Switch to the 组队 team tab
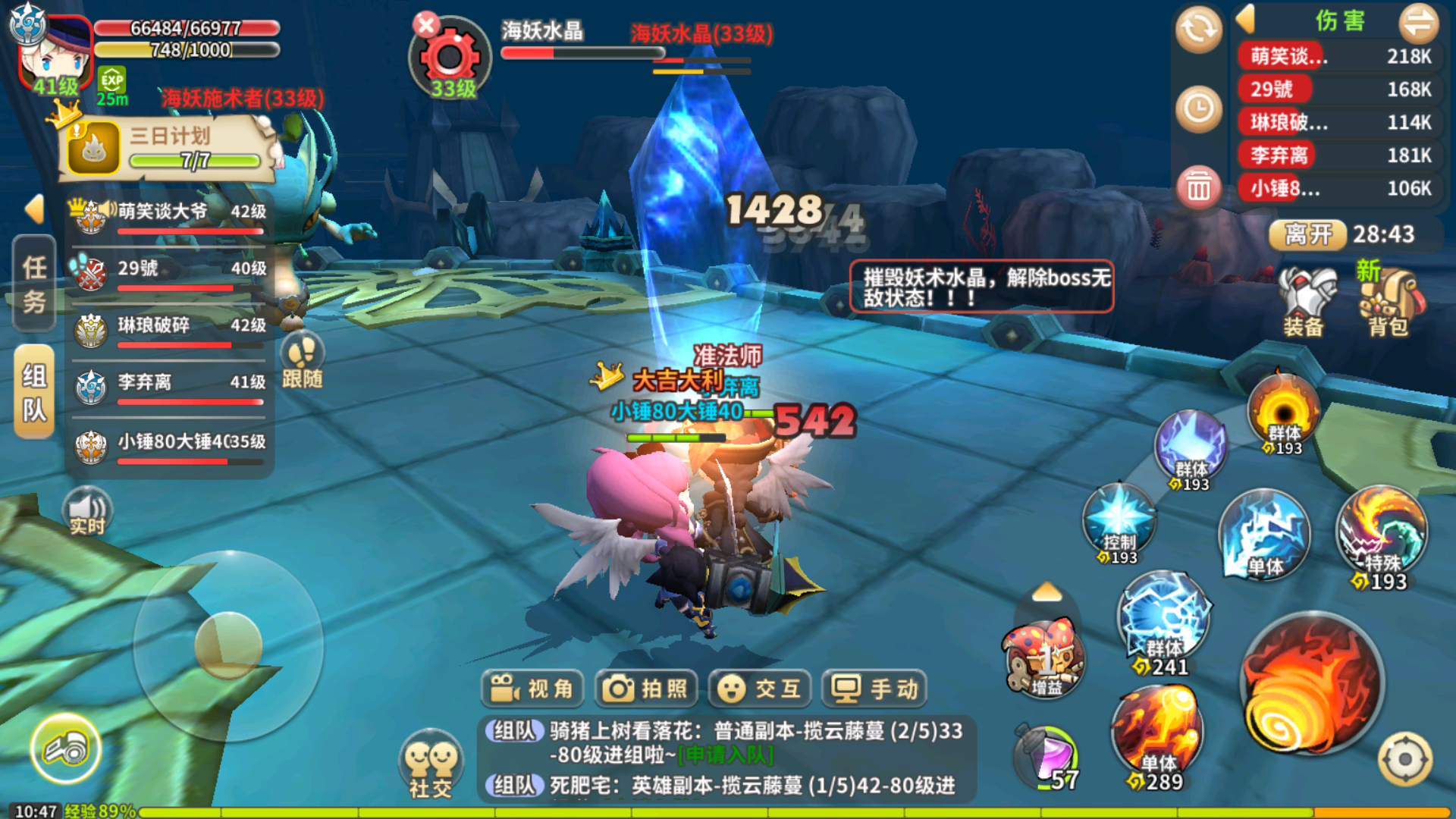1456x819 pixels. 35,392
